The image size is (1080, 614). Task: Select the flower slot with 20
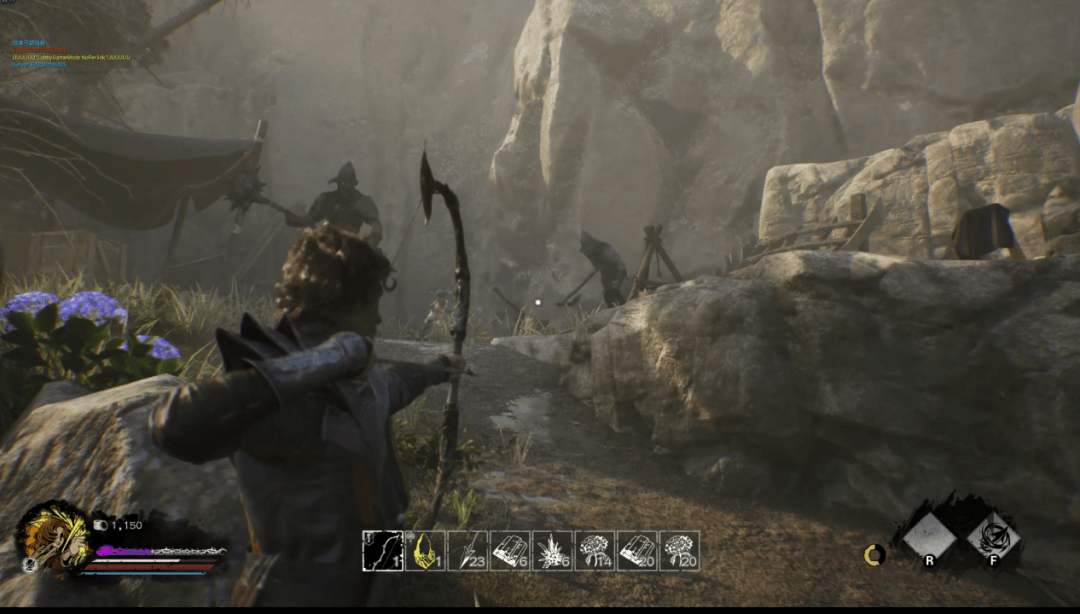tap(680, 551)
